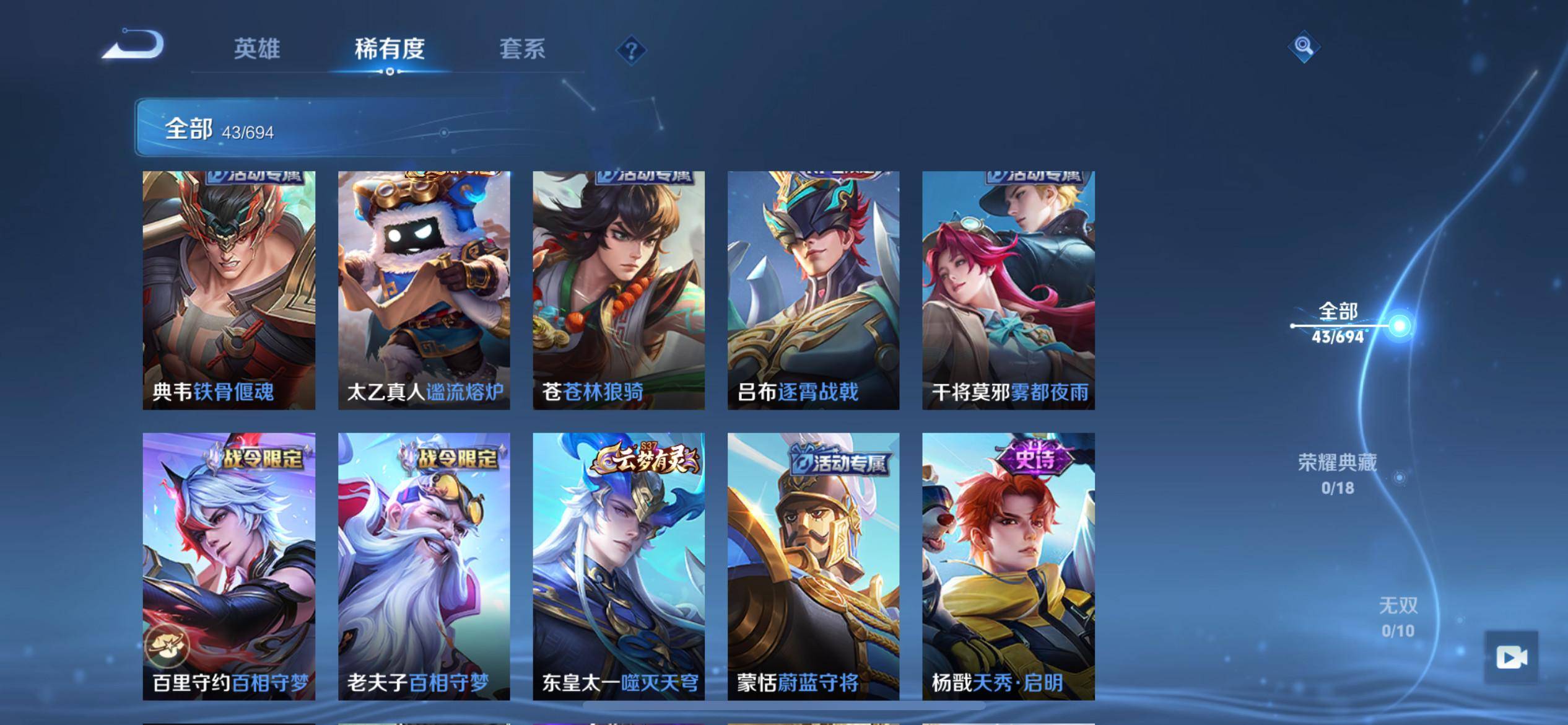This screenshot has height=725, width=1568.
Task: Filter by 无双 rarity
Action: tap(1398, 617)
